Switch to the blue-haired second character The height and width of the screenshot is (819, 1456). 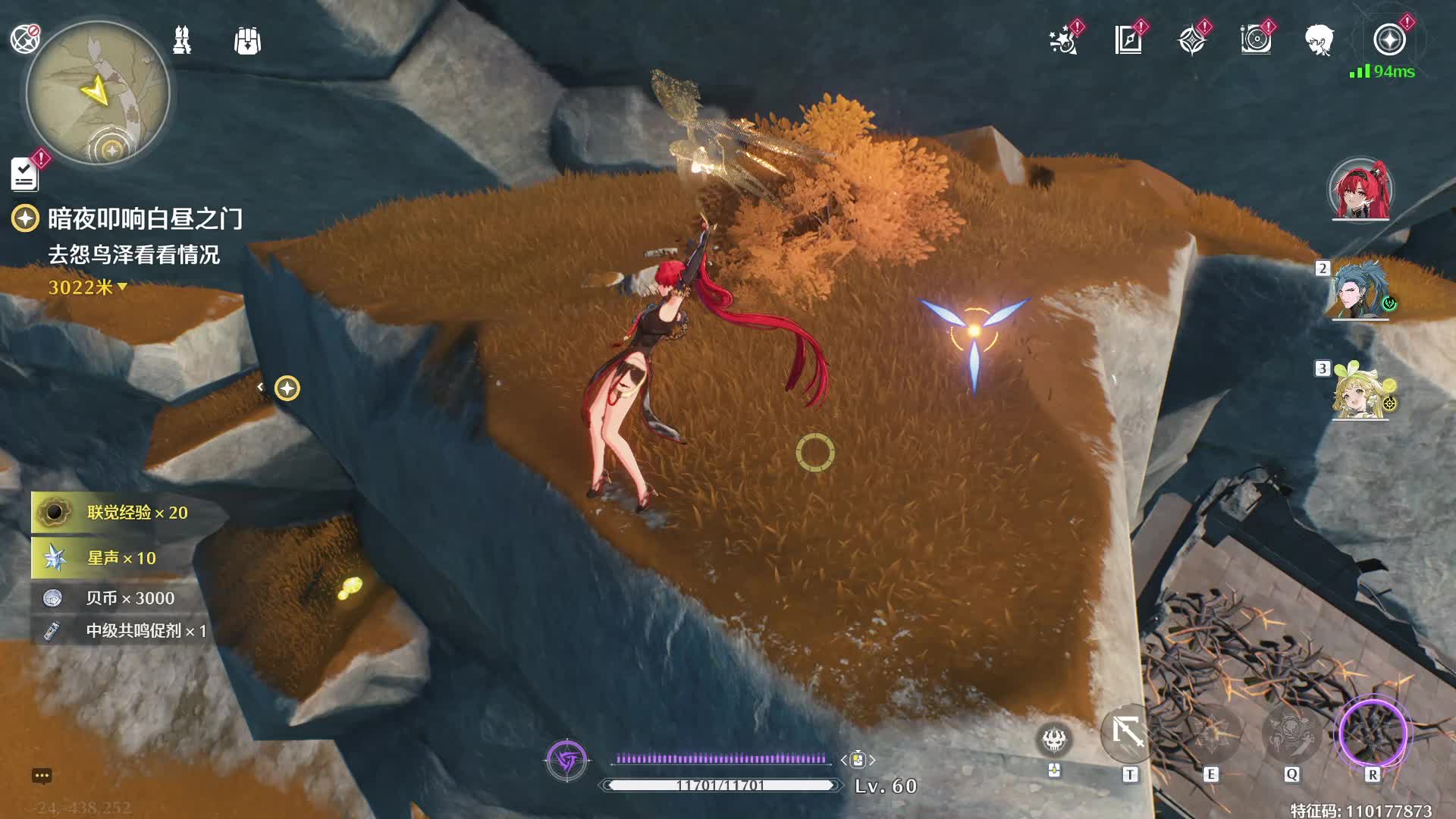click(x=1360, y=291)
